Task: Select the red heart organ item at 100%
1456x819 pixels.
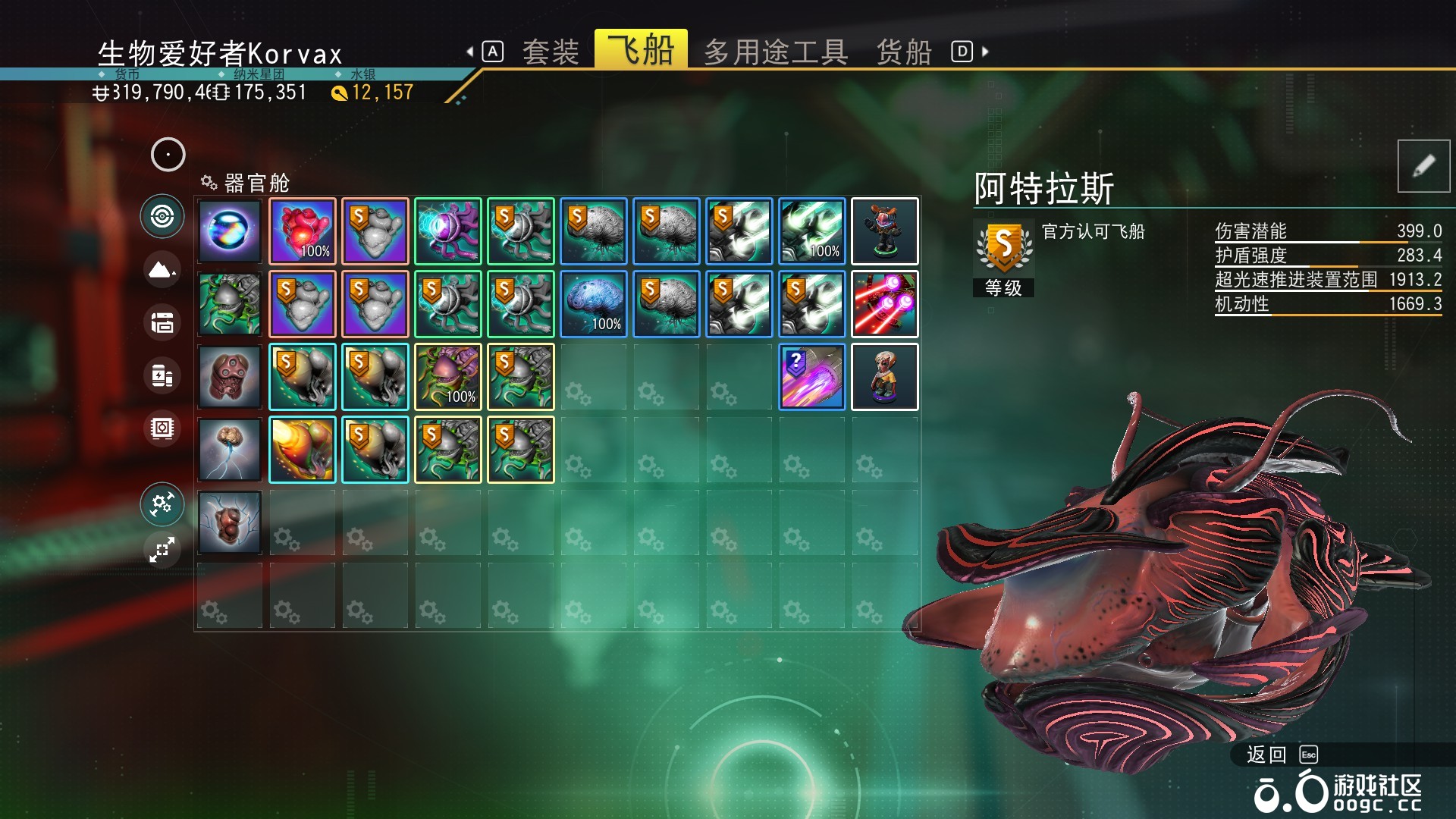Action: click(x=302, y=231)
